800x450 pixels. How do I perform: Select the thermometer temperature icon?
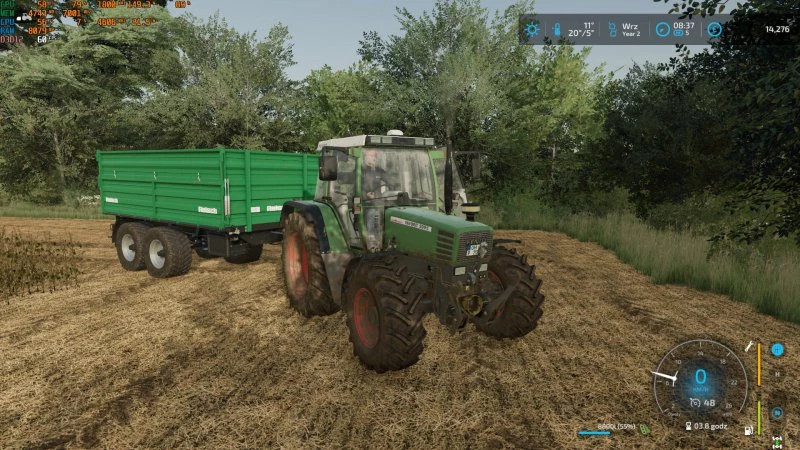(x=557, y=30)
